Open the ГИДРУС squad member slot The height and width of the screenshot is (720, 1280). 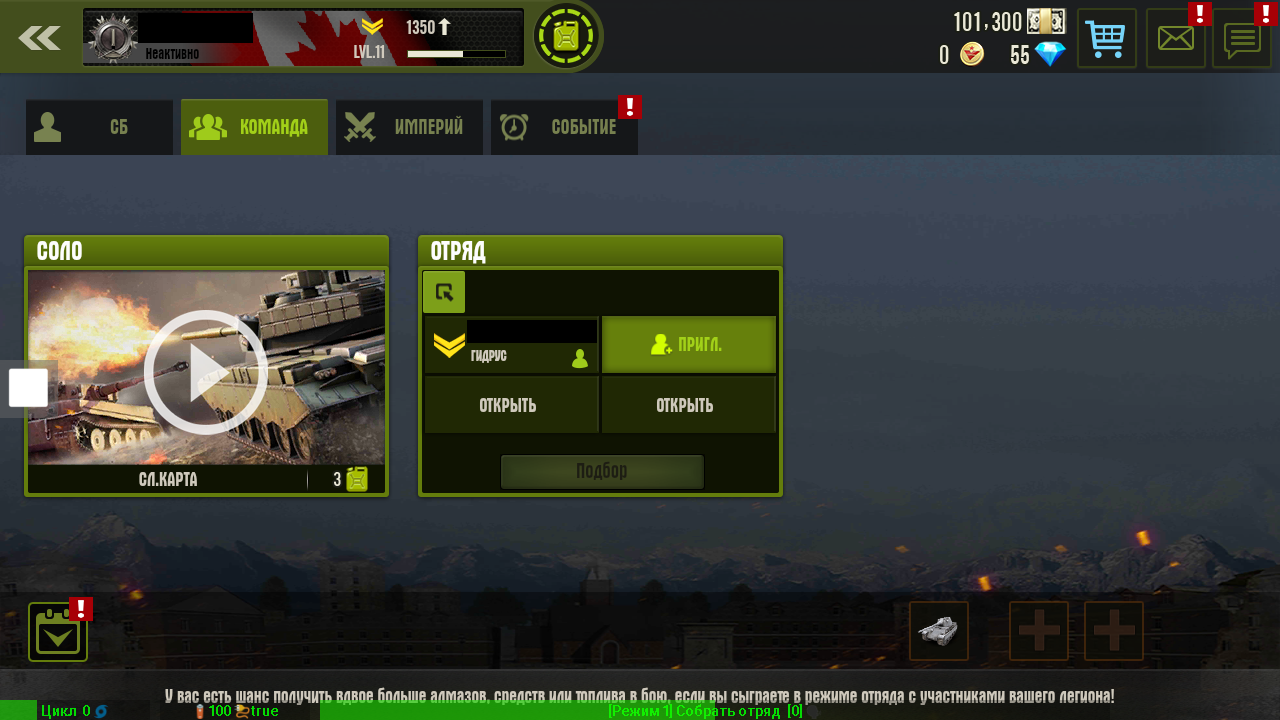point(511,346)
